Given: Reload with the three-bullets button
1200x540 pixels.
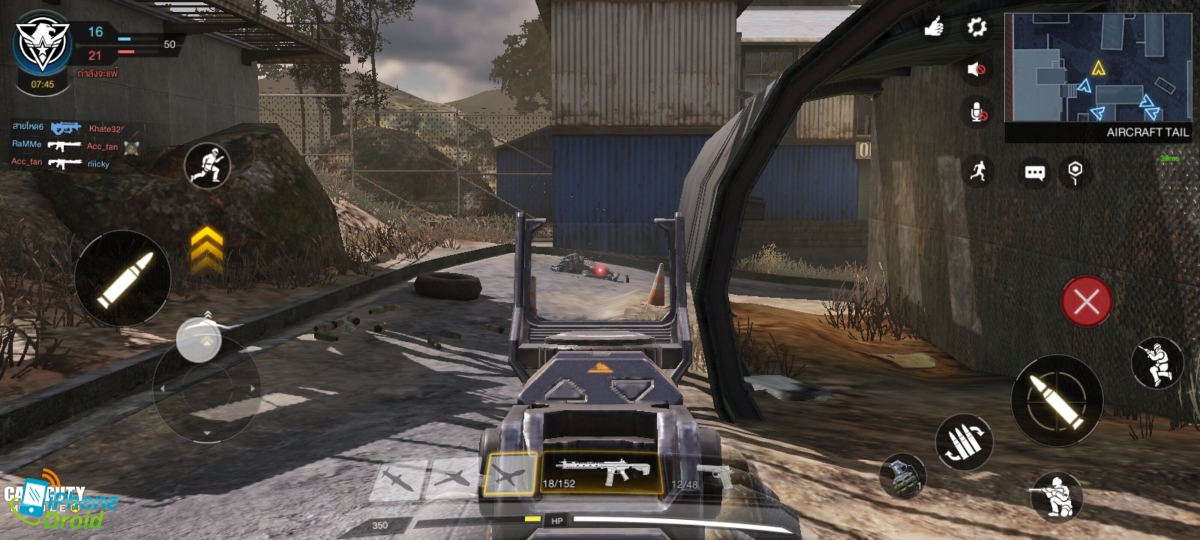Looking at the screenshot, I should point(964,441).
